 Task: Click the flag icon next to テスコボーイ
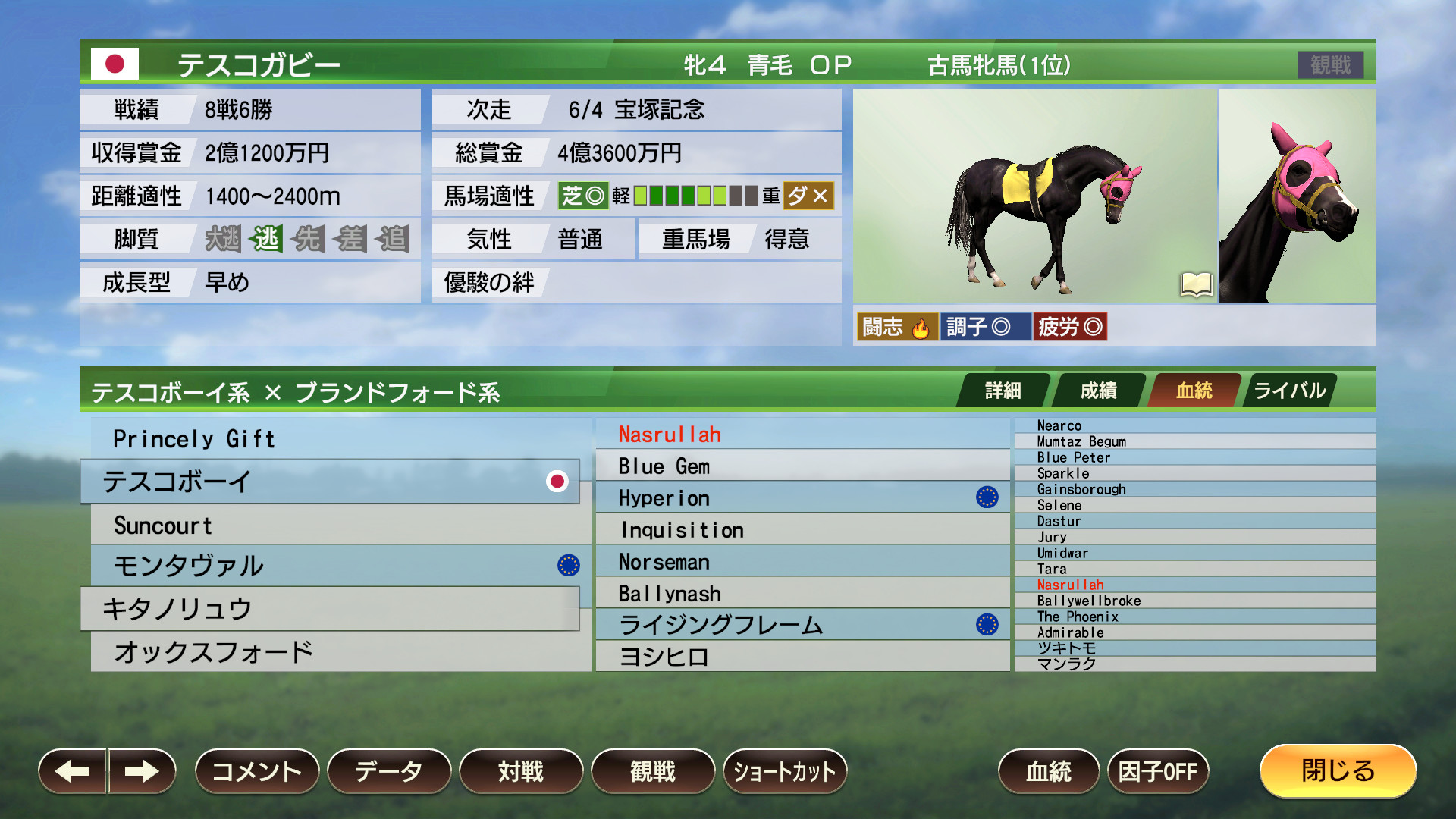coord(559,481)
